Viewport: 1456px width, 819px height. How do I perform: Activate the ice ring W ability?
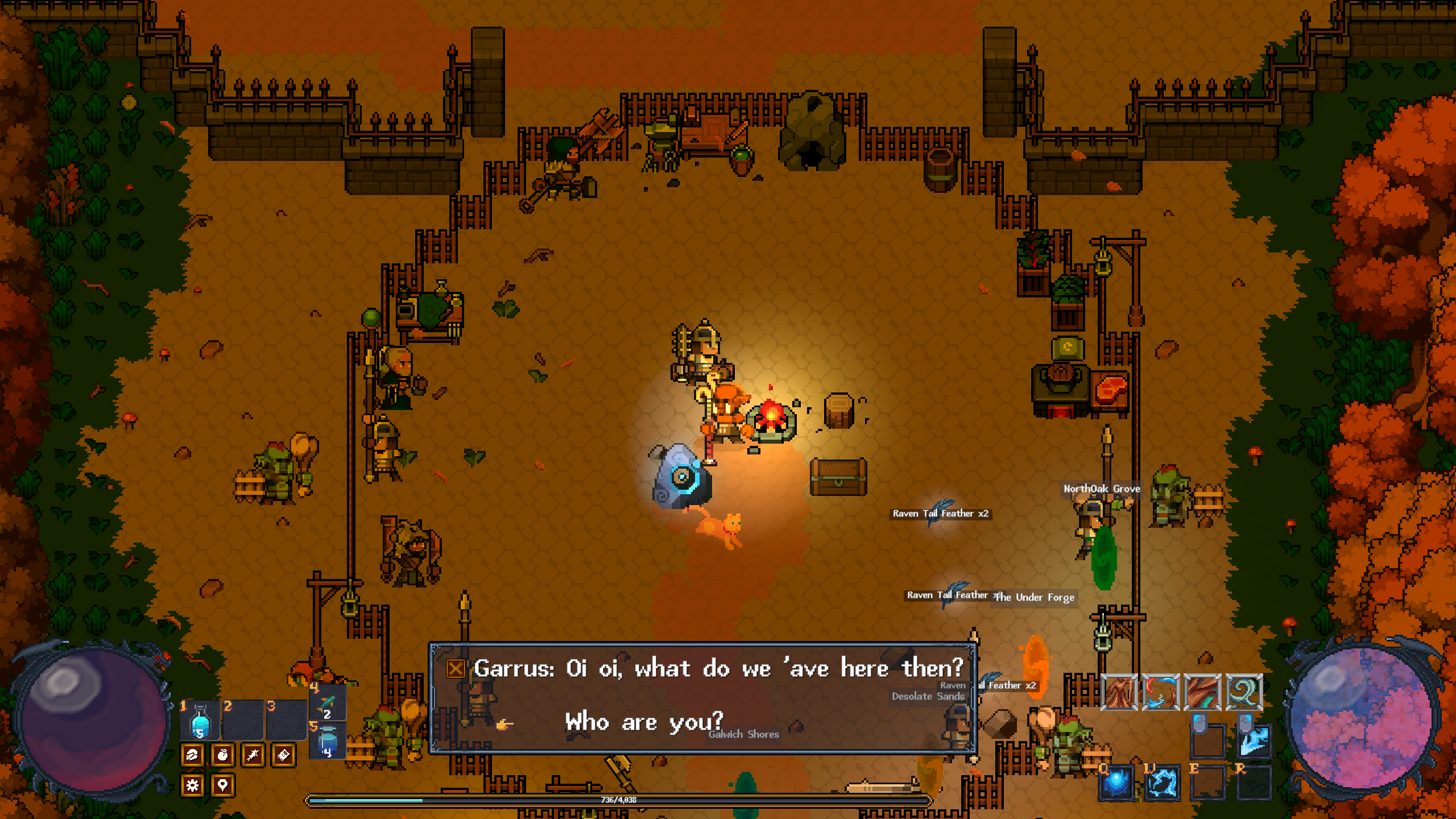pos(1161,782)
